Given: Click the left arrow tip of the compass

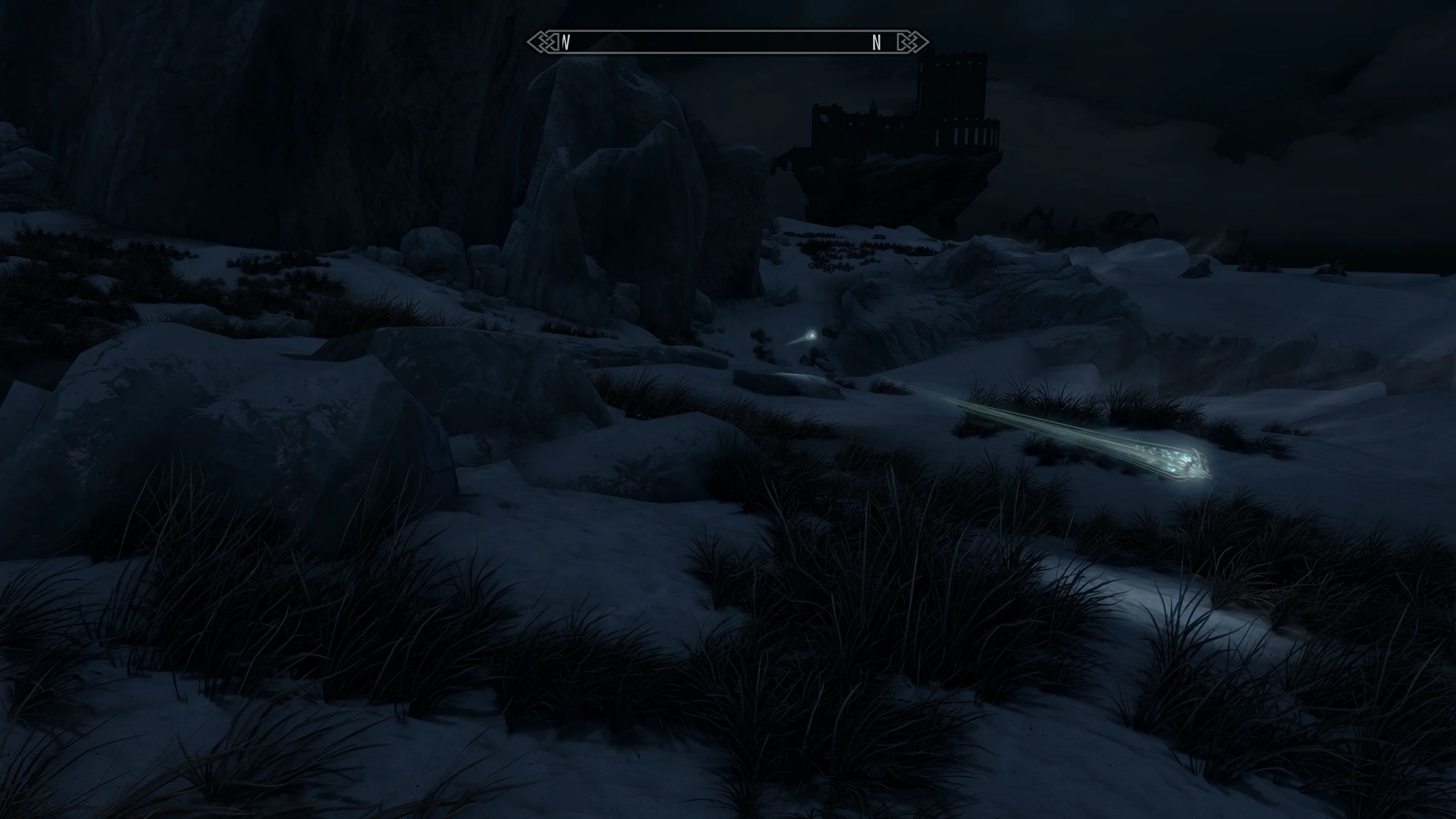Looking at the screenshot, I should click(528, 42).
